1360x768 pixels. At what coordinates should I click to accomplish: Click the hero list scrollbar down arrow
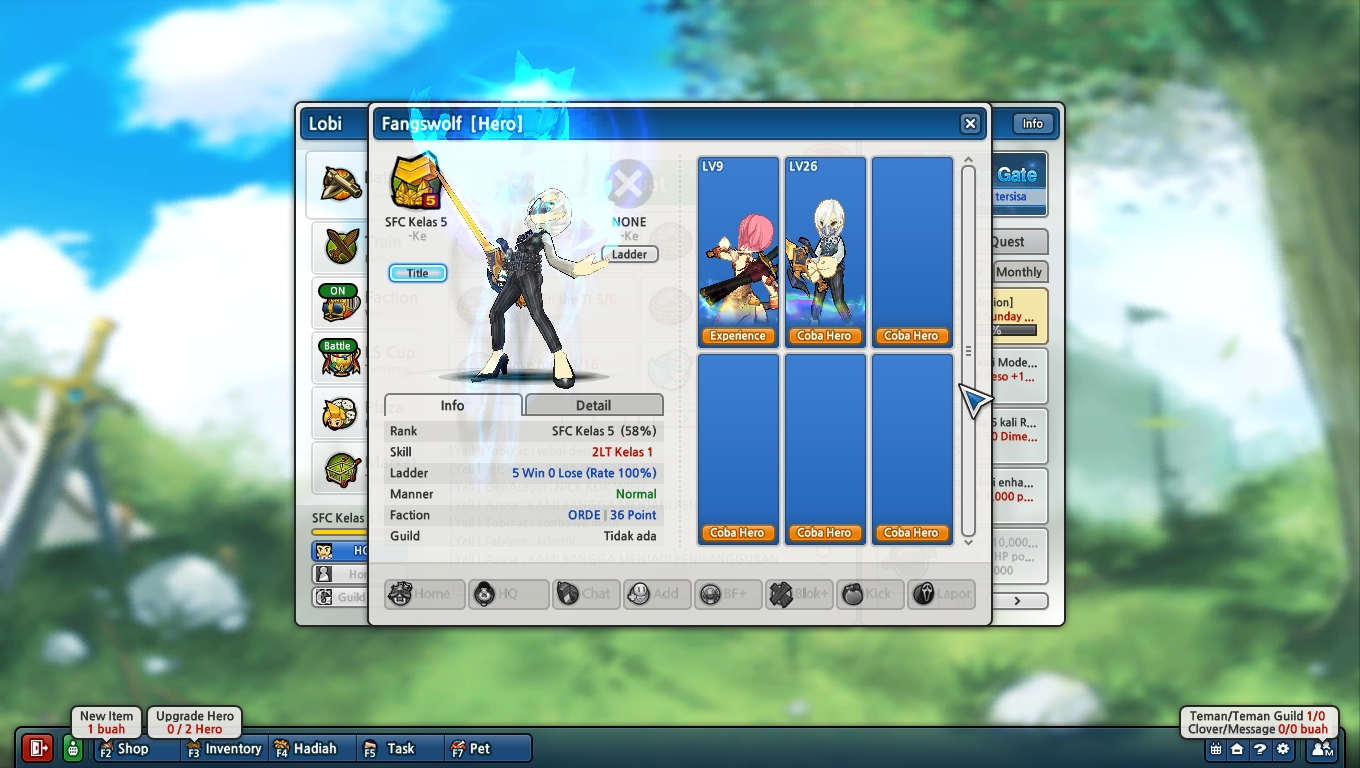click(967, 542)
